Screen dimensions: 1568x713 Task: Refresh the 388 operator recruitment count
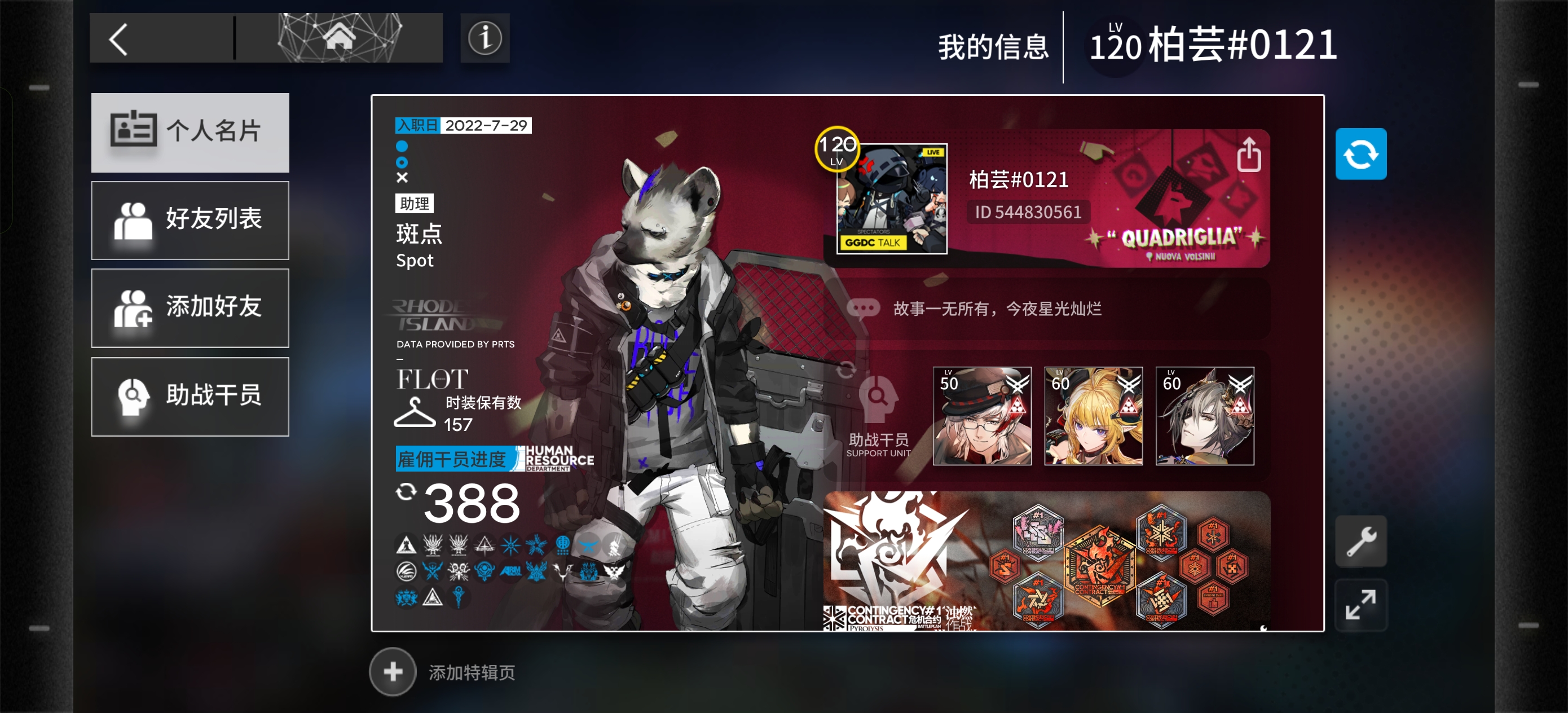tap(406, 492)
